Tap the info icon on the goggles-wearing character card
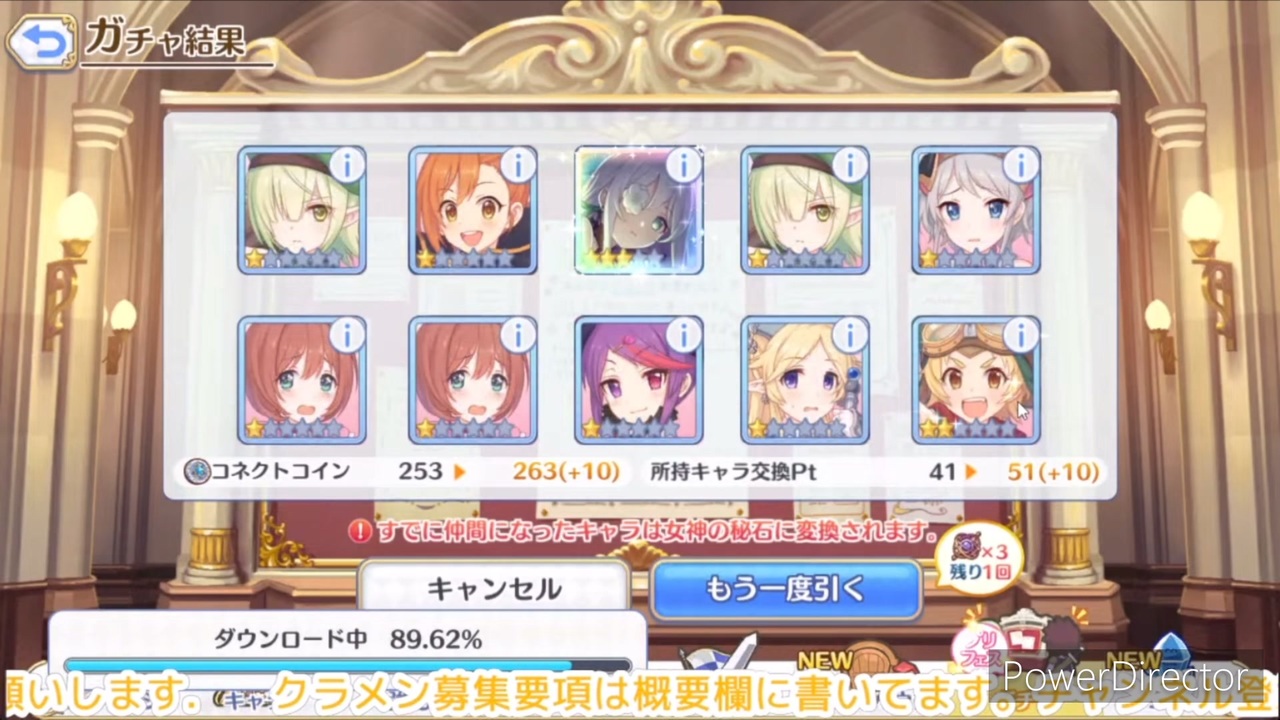The image size is (1280, 720). [1021, 337]
